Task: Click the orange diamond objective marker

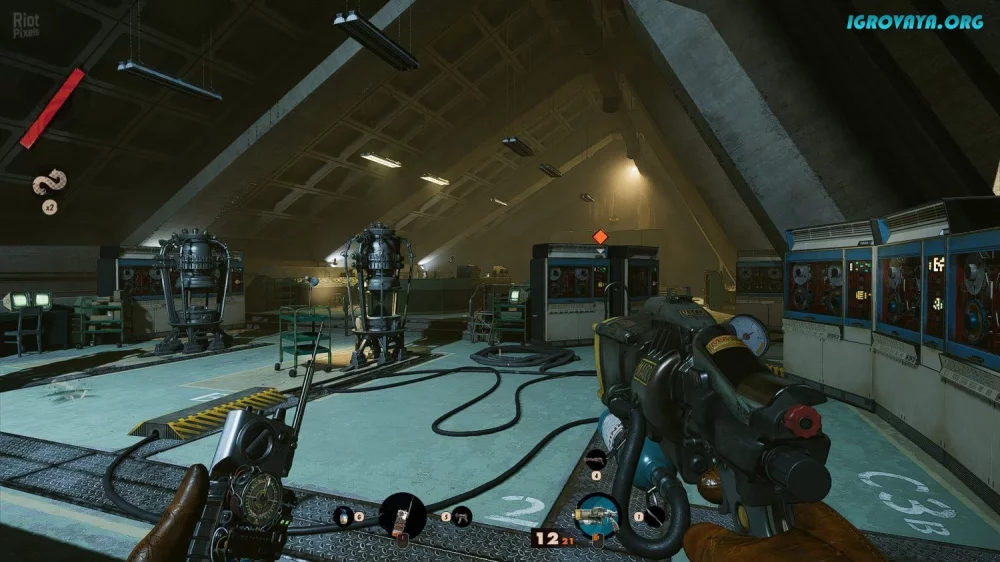Action: coord(600,236)
